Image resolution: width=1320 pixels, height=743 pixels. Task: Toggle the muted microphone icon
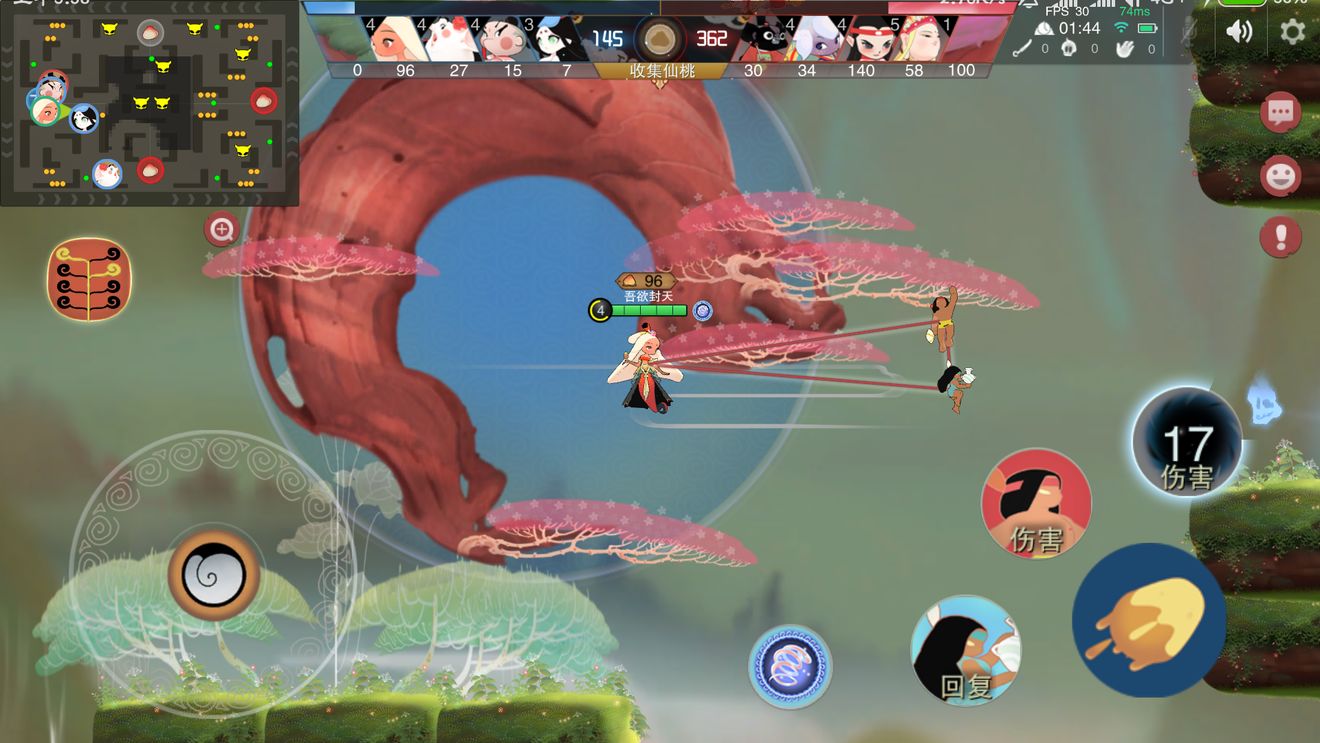[x=1189, y=31]
